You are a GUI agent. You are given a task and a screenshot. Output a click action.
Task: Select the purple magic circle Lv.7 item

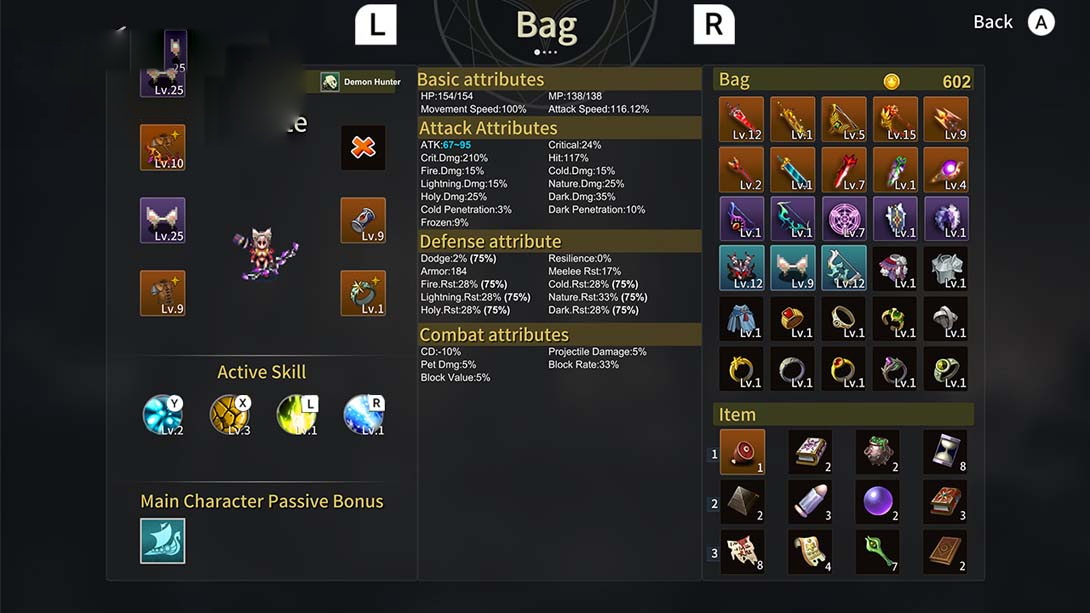click(843, 219)
